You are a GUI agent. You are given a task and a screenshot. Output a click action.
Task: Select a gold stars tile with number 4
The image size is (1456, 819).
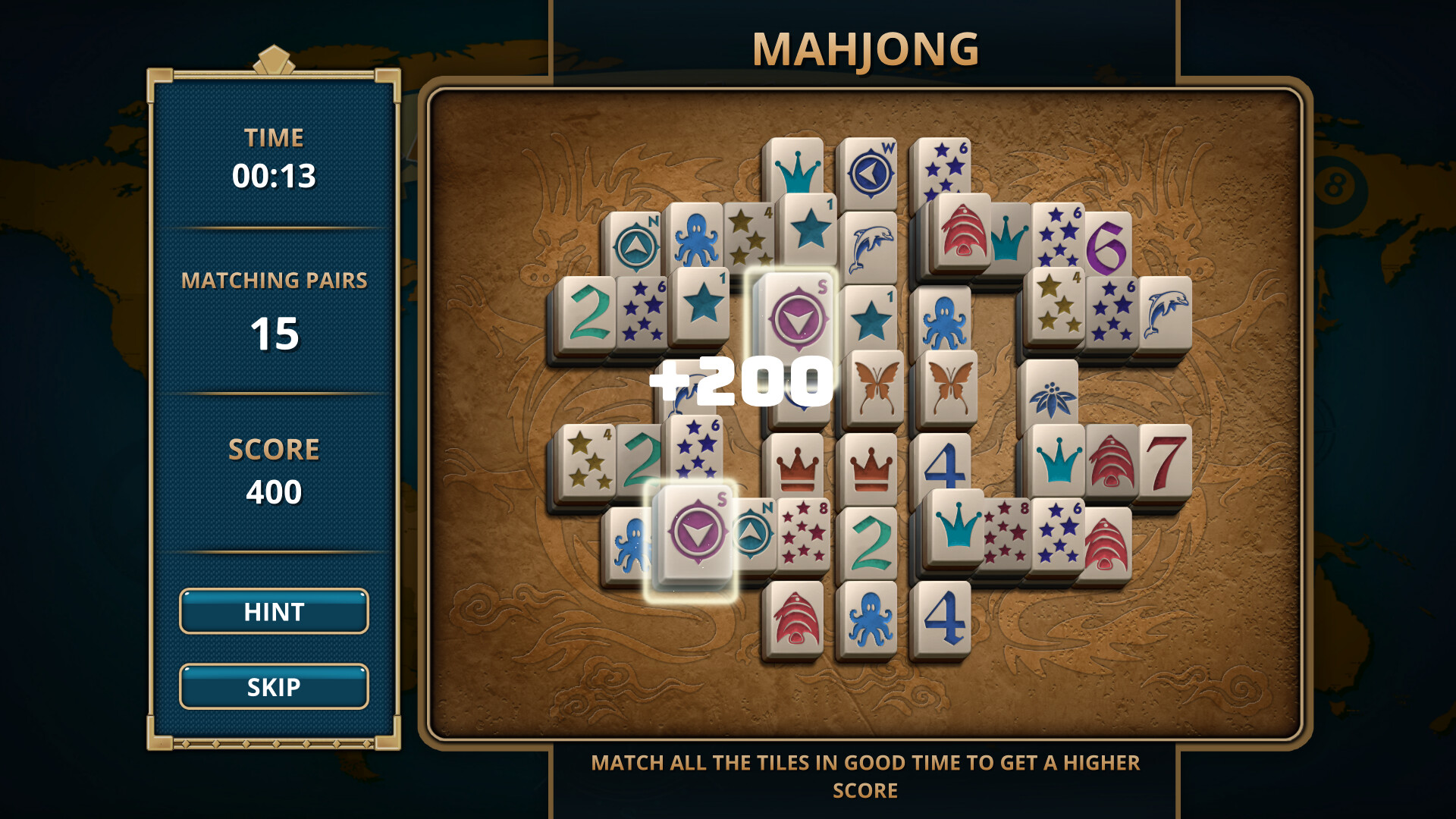tap(588, 459)
